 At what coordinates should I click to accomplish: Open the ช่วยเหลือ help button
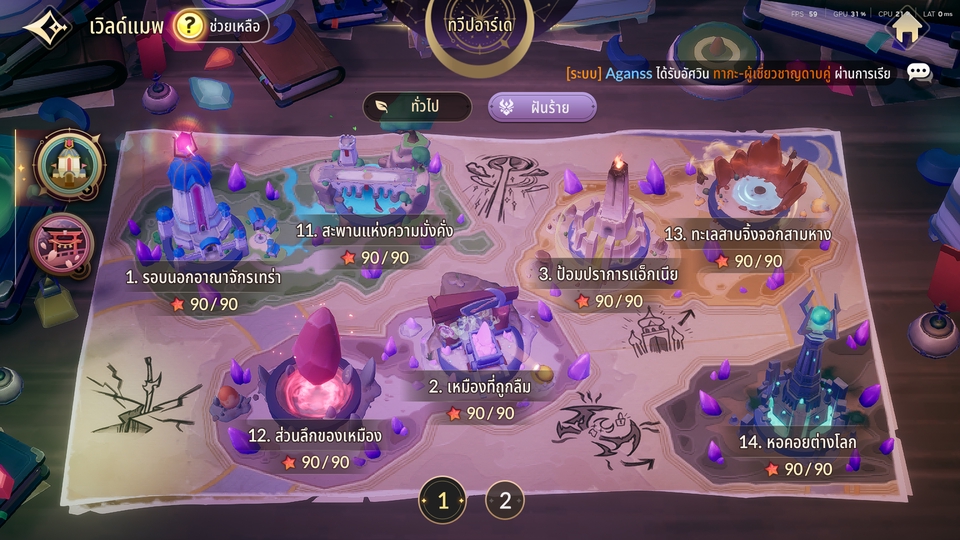(221, 26)
